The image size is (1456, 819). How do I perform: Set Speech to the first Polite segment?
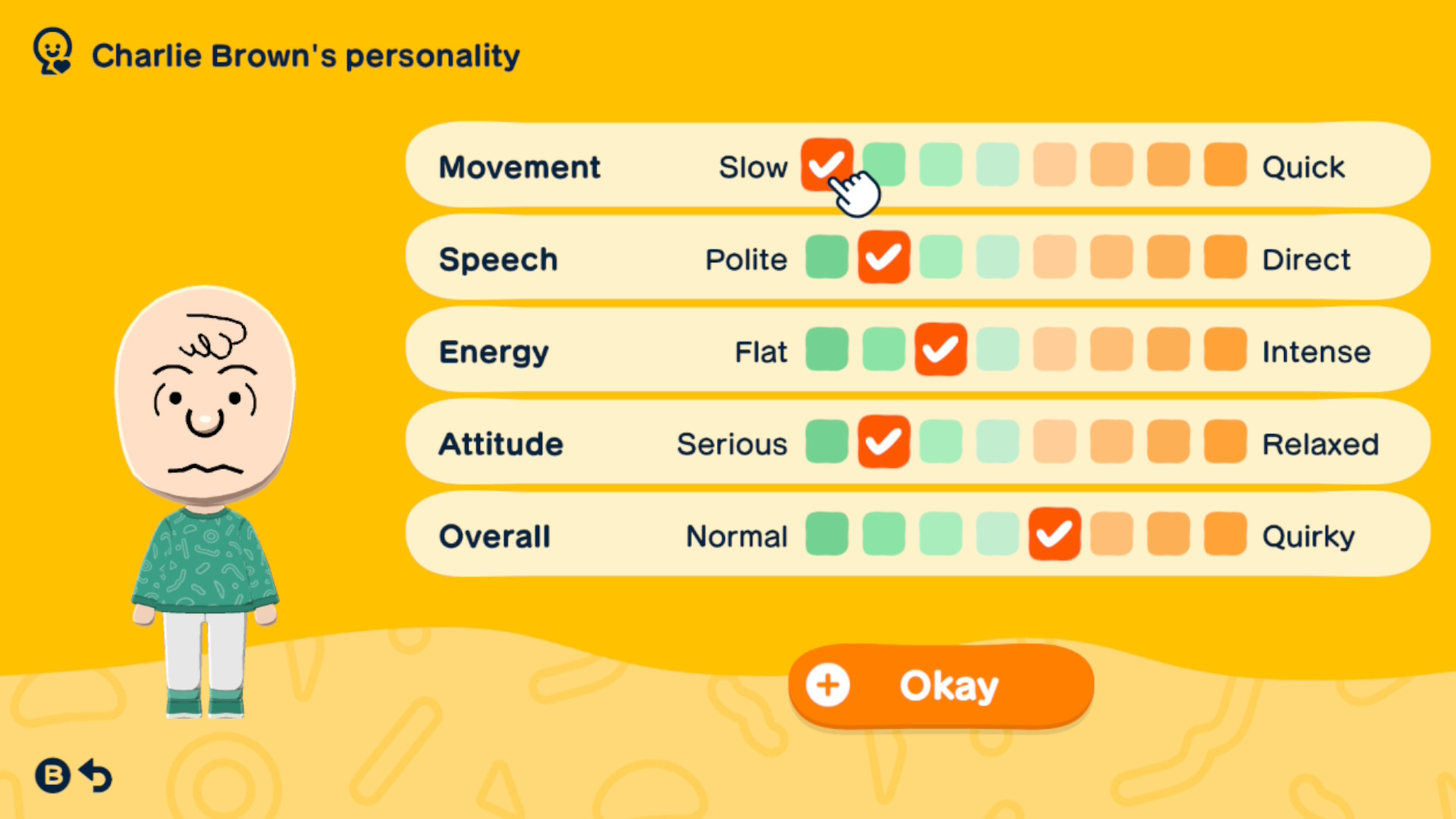(827, 258)
